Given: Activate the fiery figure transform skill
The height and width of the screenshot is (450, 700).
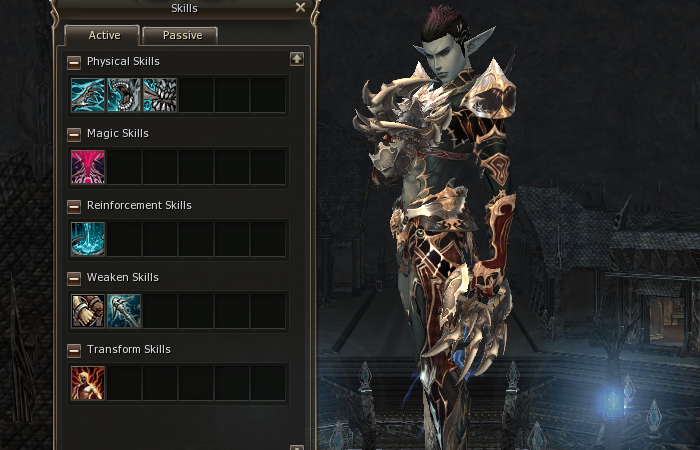Looking at the screenshot, I should (x=88, y=383).
